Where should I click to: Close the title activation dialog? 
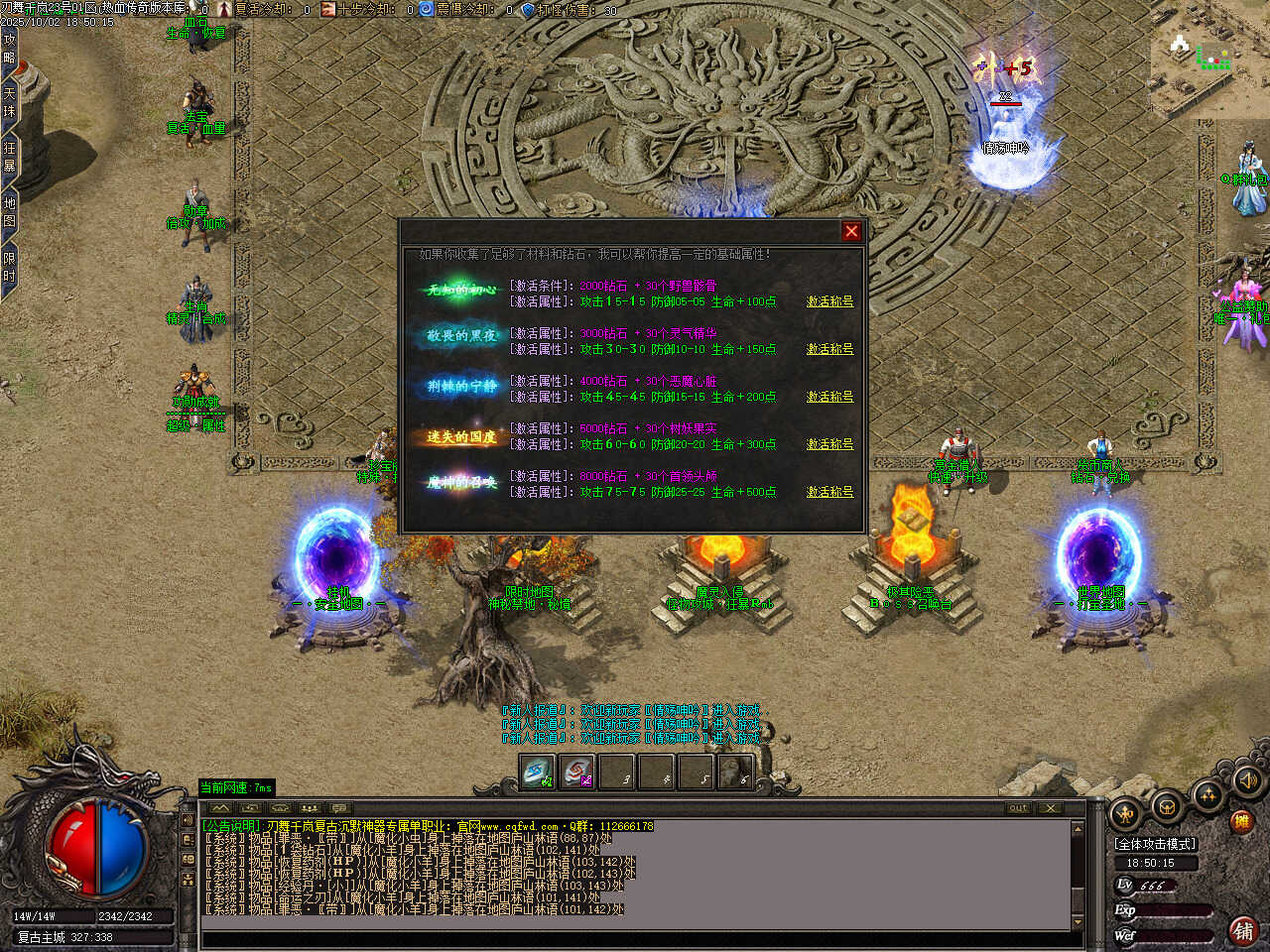pyautogui.click(x=851, y=231)
